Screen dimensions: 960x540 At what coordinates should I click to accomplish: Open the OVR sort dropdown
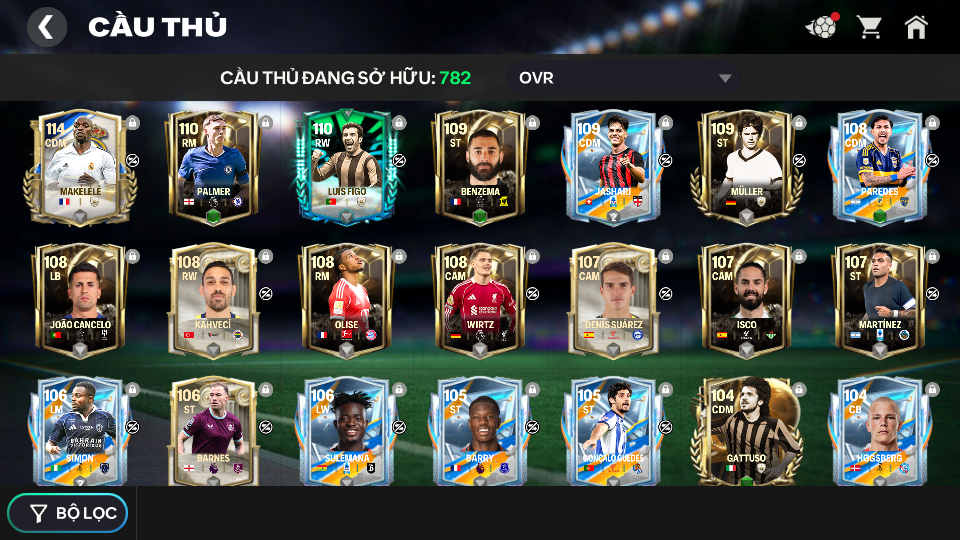624,78
